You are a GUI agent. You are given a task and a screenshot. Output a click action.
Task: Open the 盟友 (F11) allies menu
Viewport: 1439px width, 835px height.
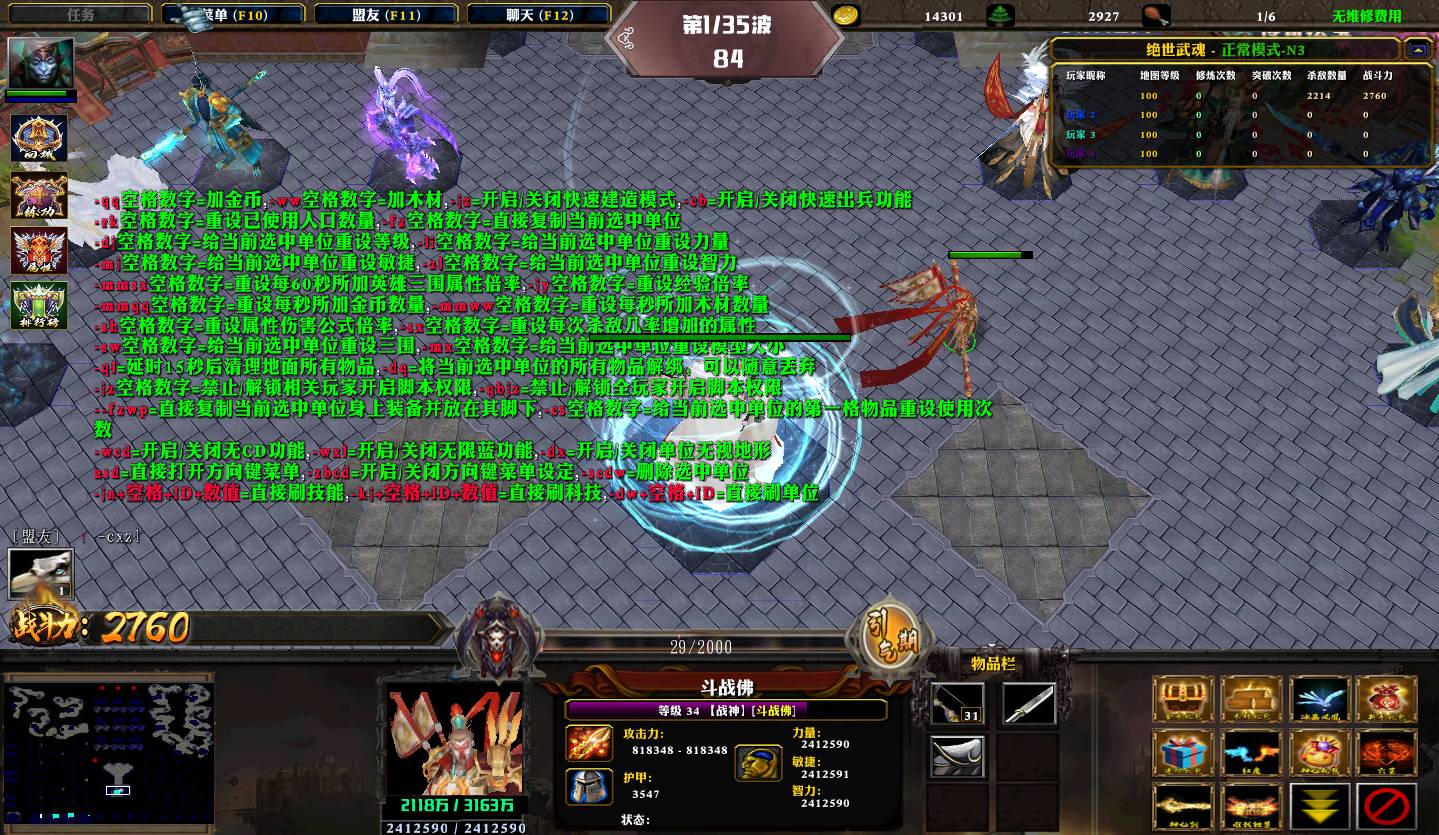(386, 15)
